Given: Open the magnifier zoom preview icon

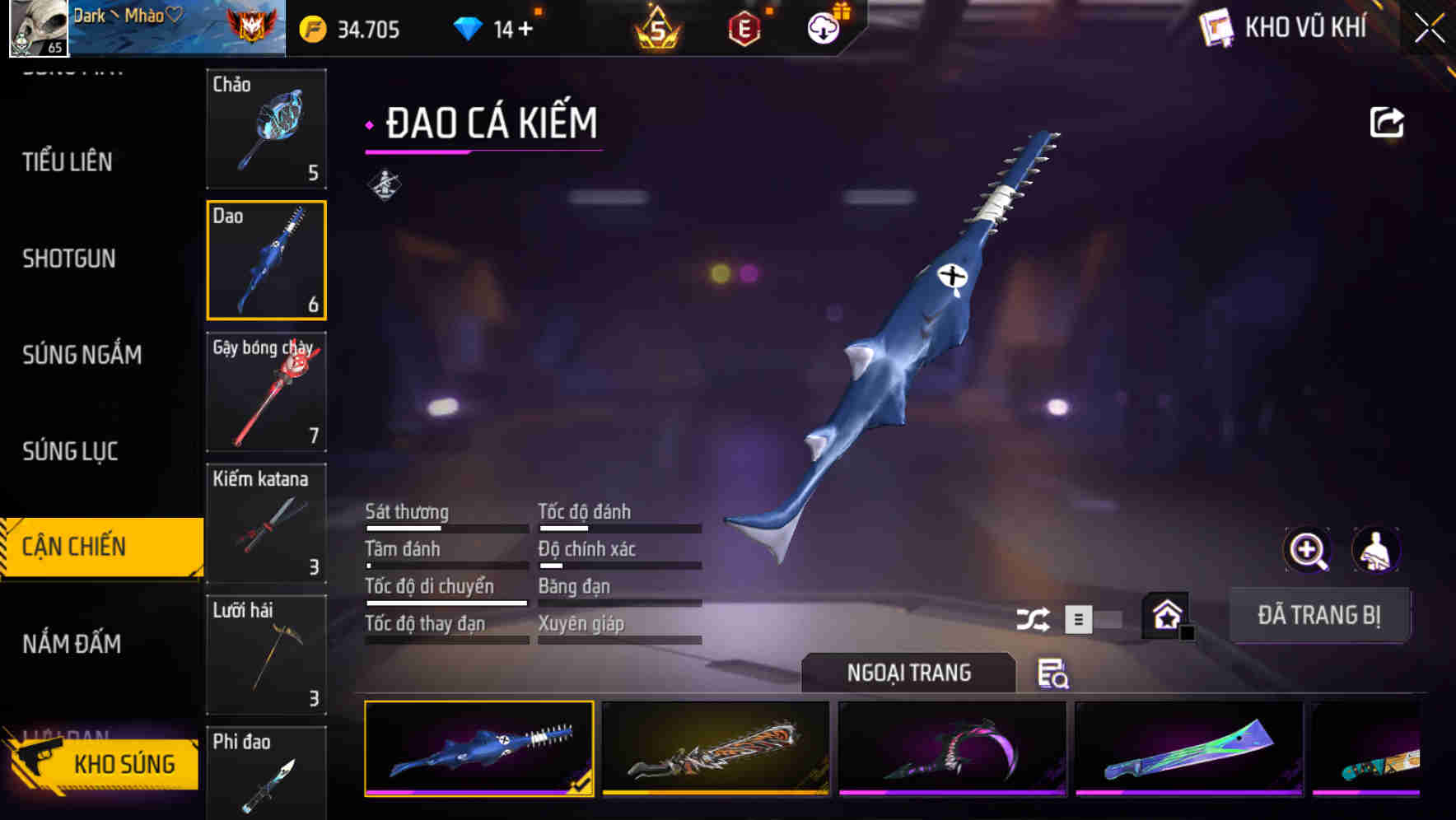Looking at the screenshot, I should point(1307,549).
